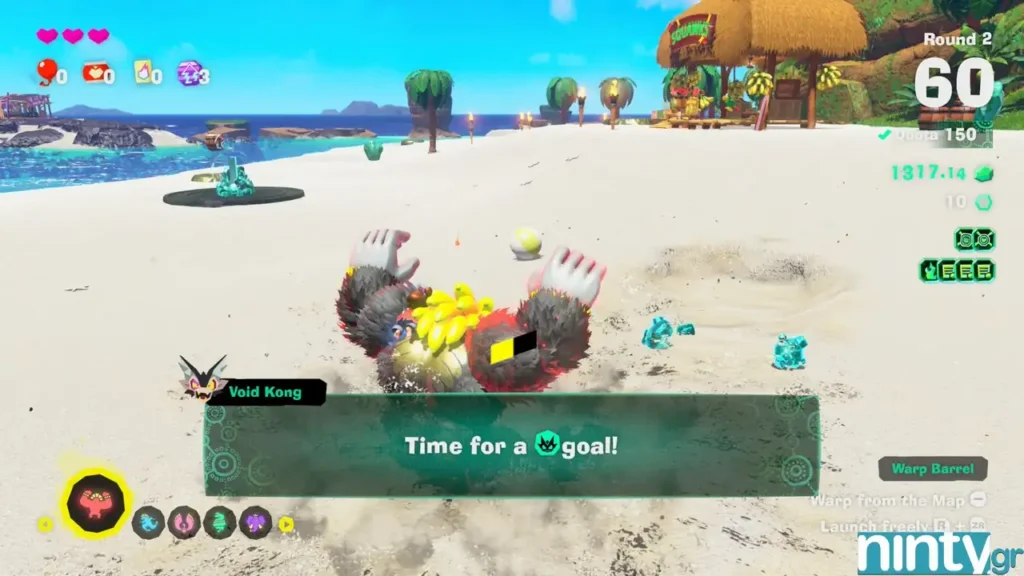The width and height of the screenshot is (1024, 576).
Task: Select the pink winged transformation icon
Action: click(x=183, y=522)
